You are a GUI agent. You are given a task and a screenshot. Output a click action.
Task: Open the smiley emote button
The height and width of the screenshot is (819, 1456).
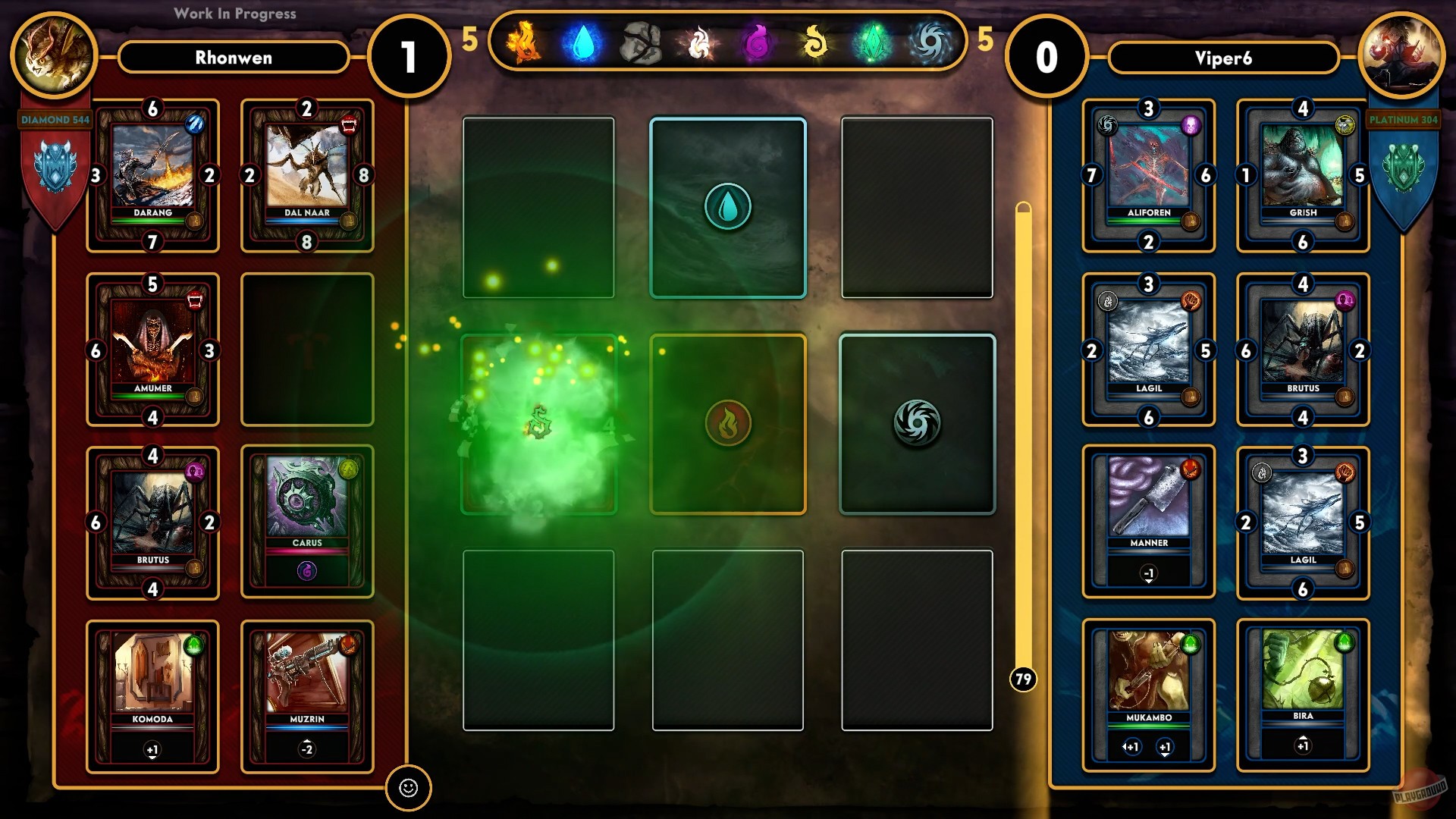409,788
